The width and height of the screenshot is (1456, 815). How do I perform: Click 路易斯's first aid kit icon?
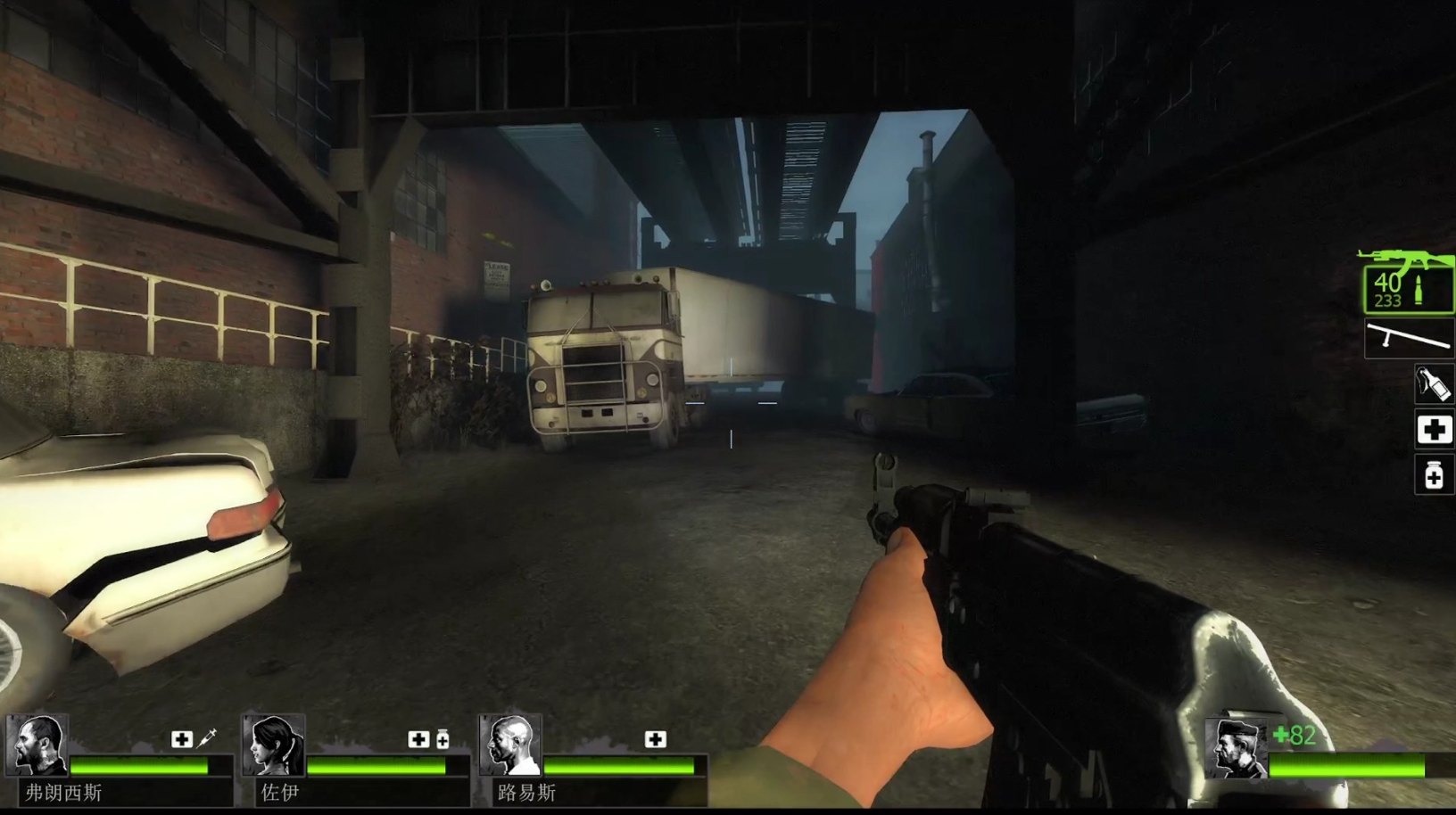pos(656,739)
